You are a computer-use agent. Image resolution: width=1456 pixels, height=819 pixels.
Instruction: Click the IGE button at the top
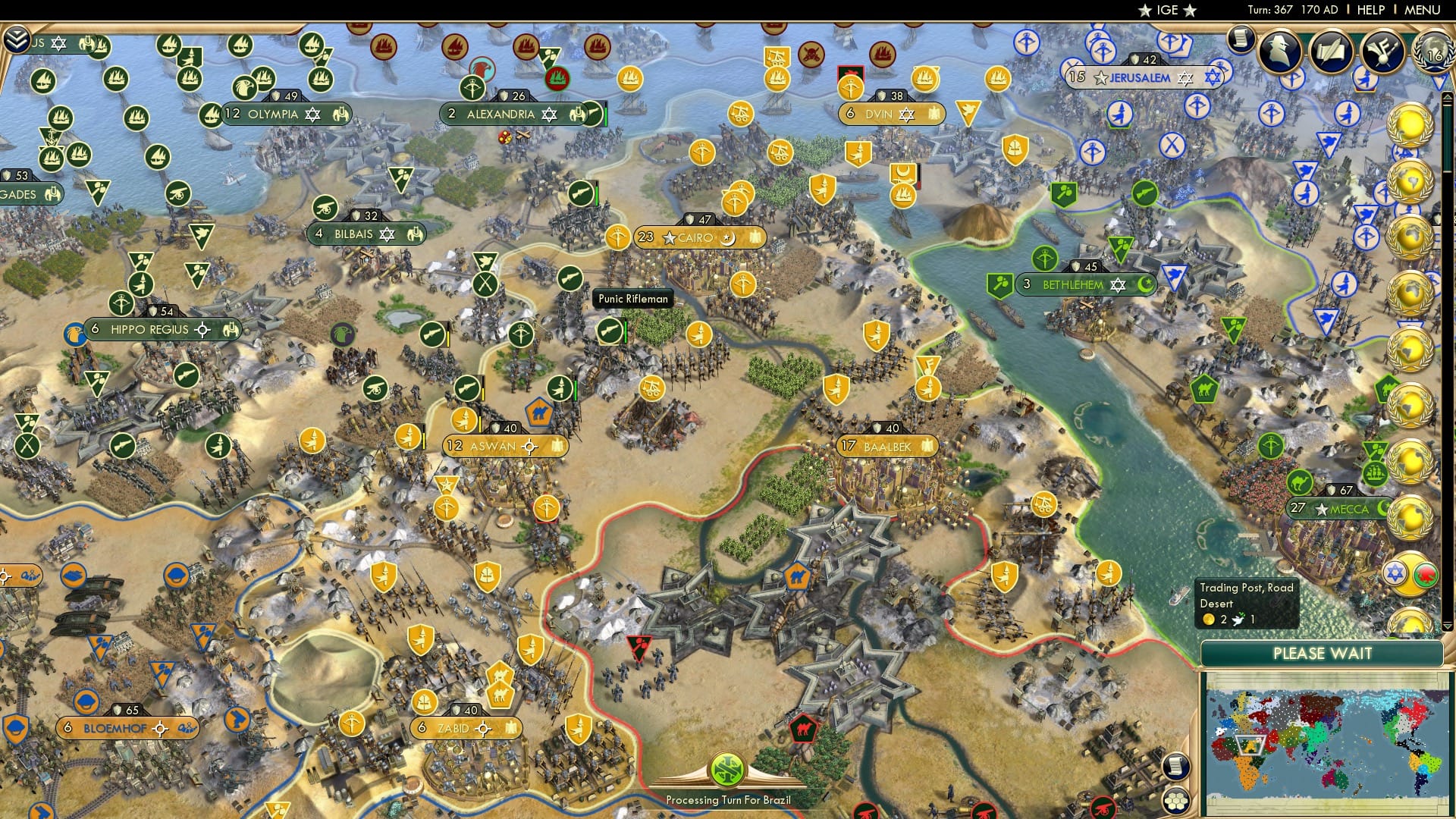click(1165, 10)
